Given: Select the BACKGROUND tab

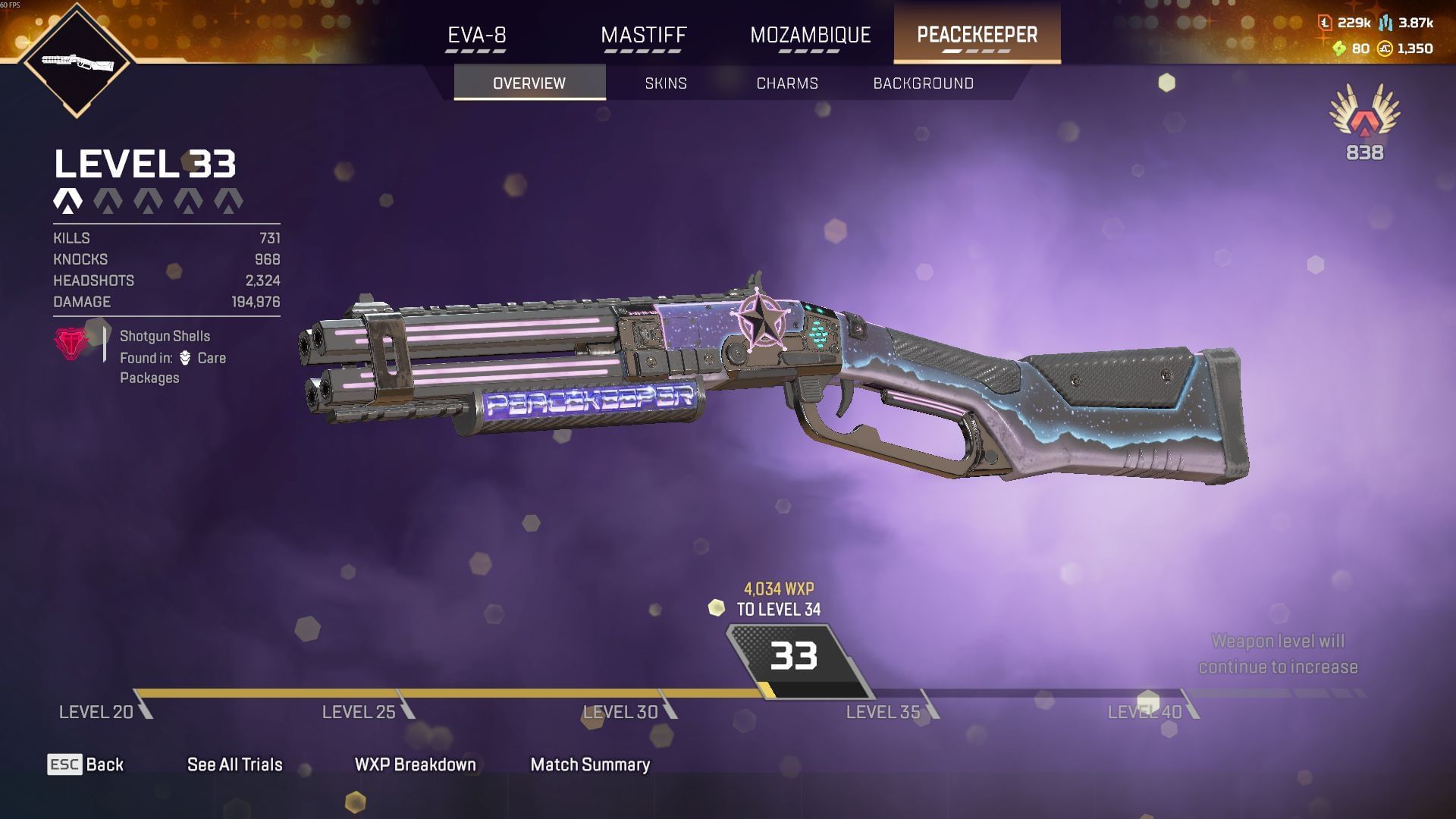Looking at the screenshot, I should 924,83.
